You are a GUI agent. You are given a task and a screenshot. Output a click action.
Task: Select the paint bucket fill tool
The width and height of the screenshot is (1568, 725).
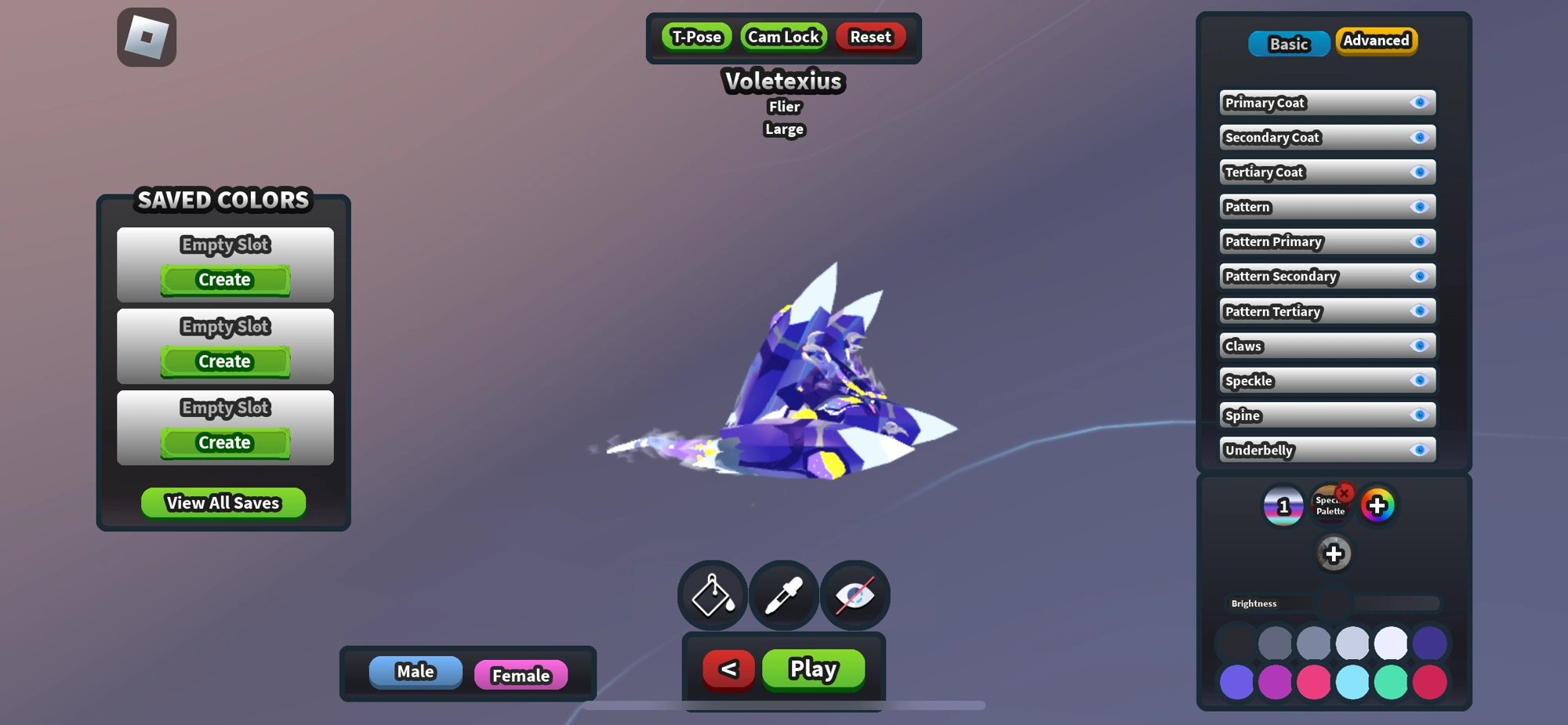point(711,595)
